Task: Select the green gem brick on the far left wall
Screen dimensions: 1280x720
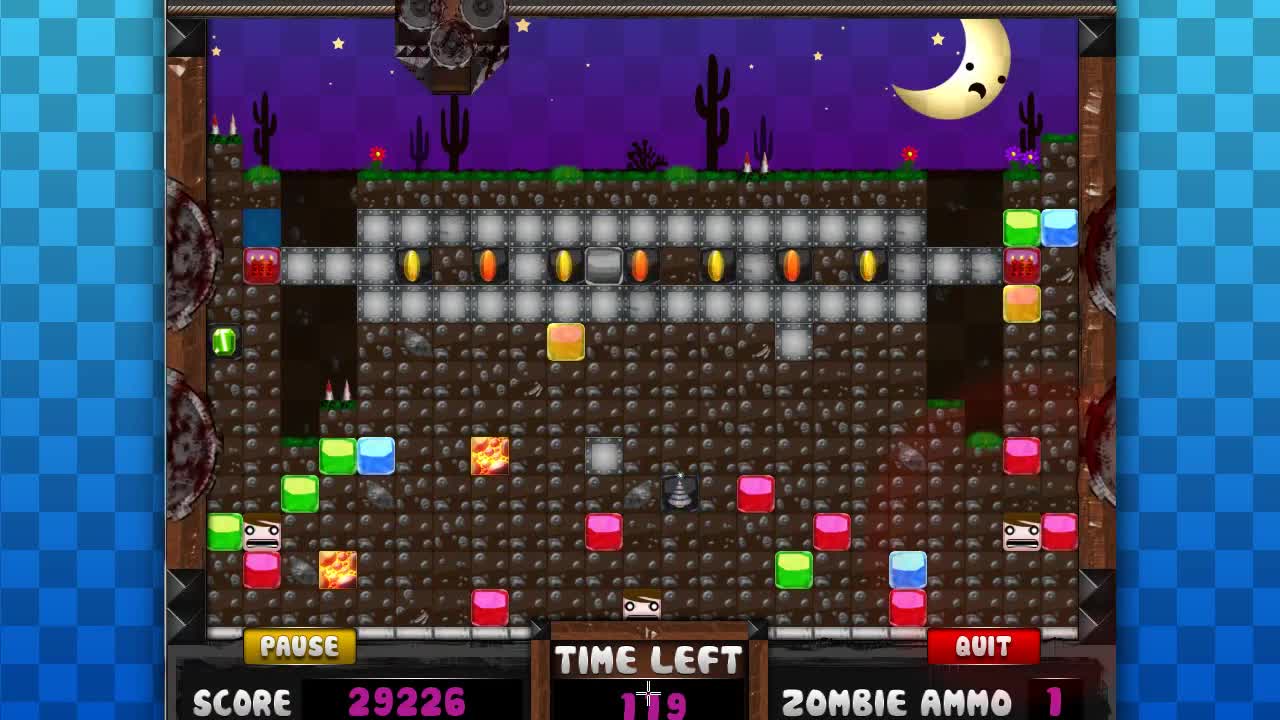Action: point(224,342)
